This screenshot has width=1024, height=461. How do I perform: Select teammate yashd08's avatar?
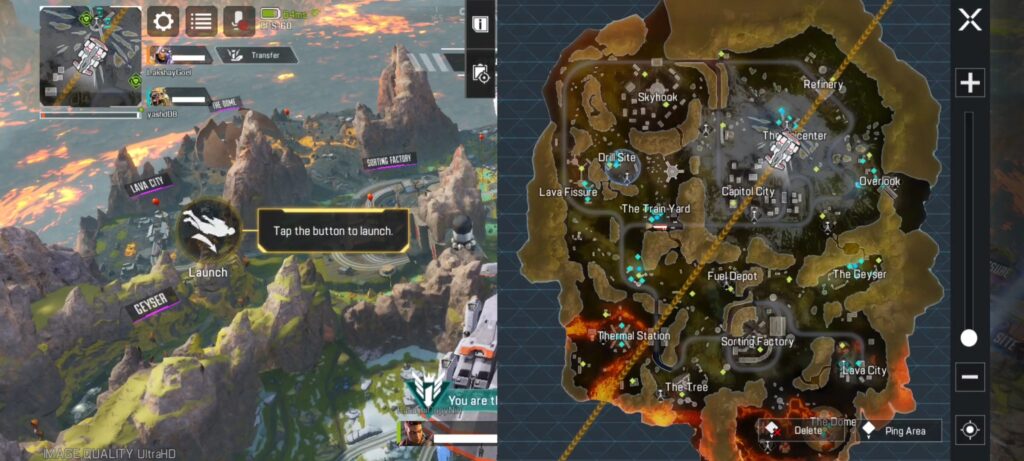(158, 97)
